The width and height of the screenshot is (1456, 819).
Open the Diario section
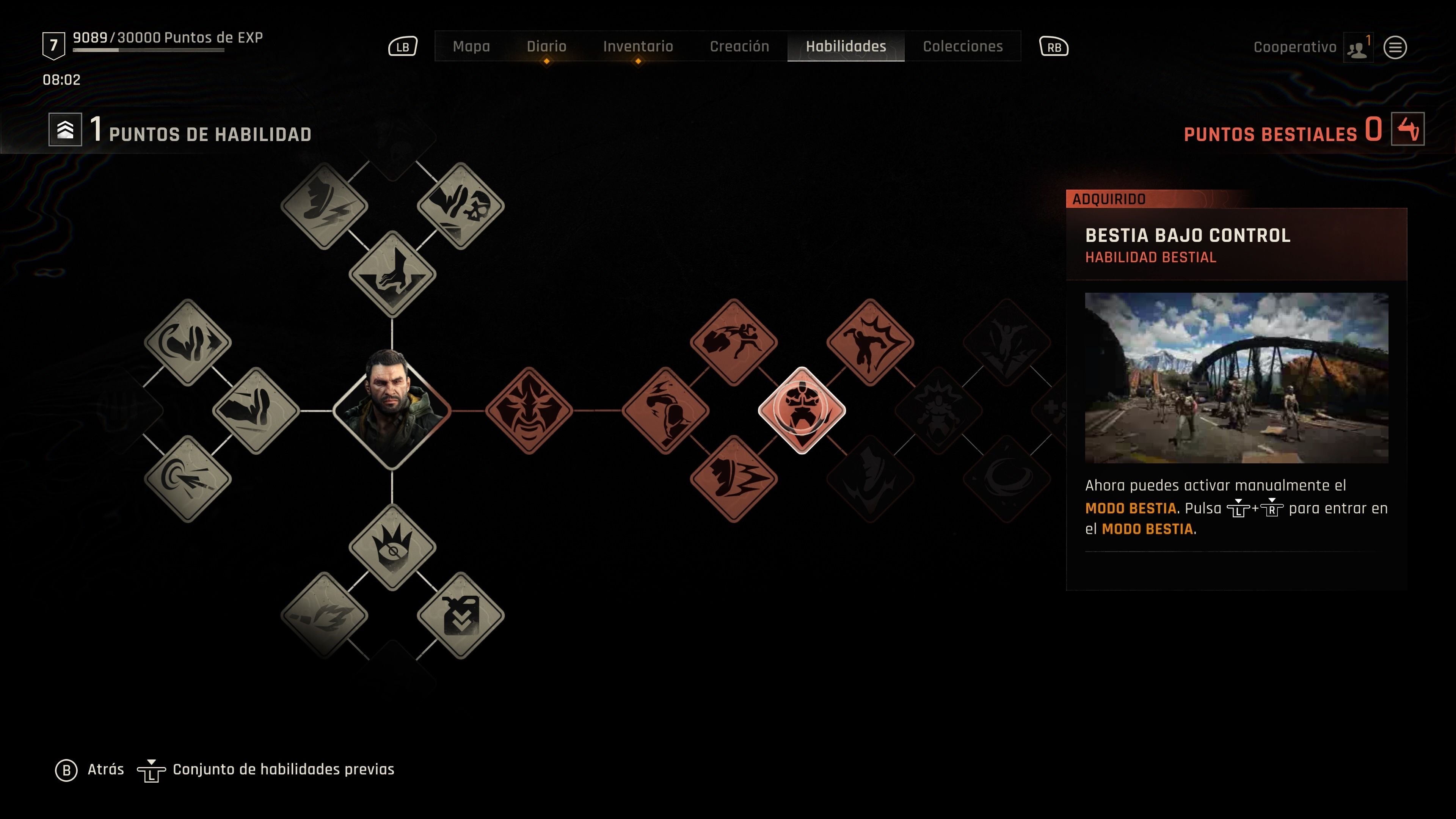[x=547, y=47]
